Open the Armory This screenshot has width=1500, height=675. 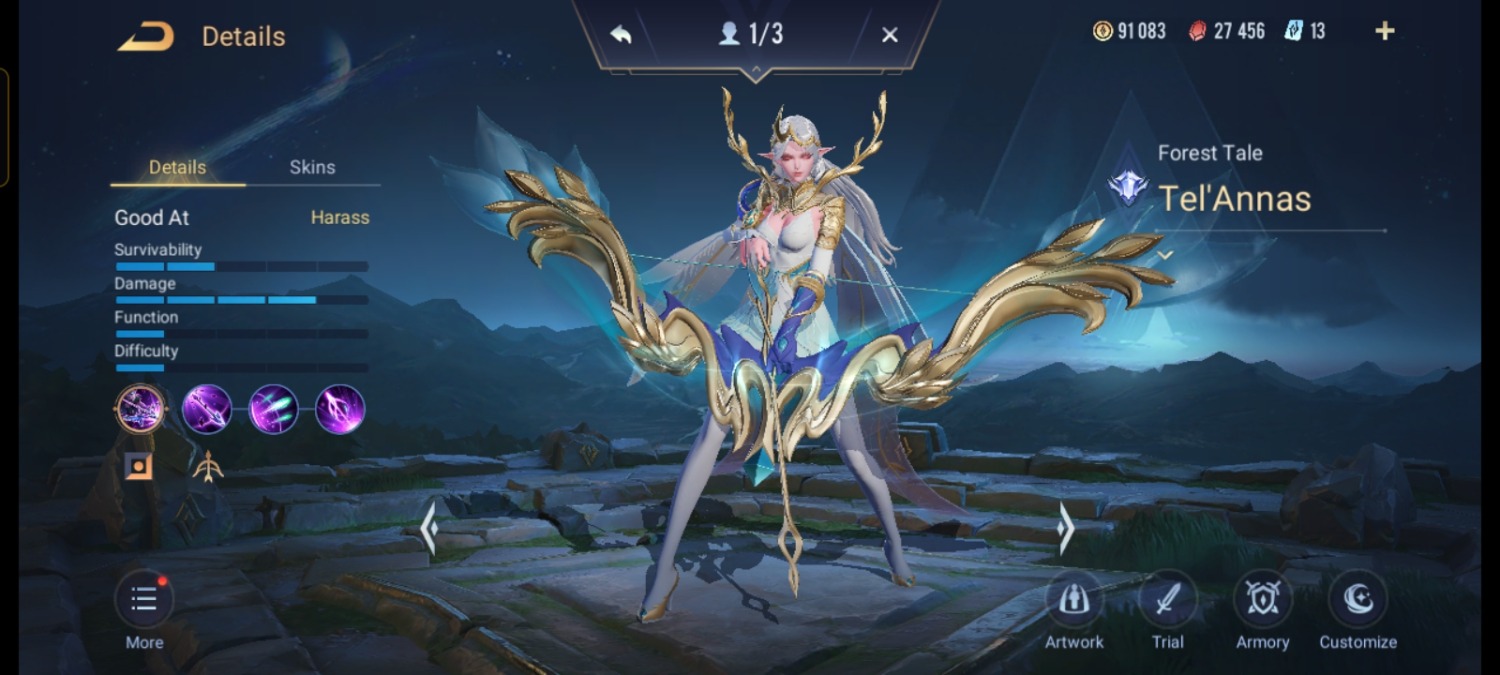1262,599
